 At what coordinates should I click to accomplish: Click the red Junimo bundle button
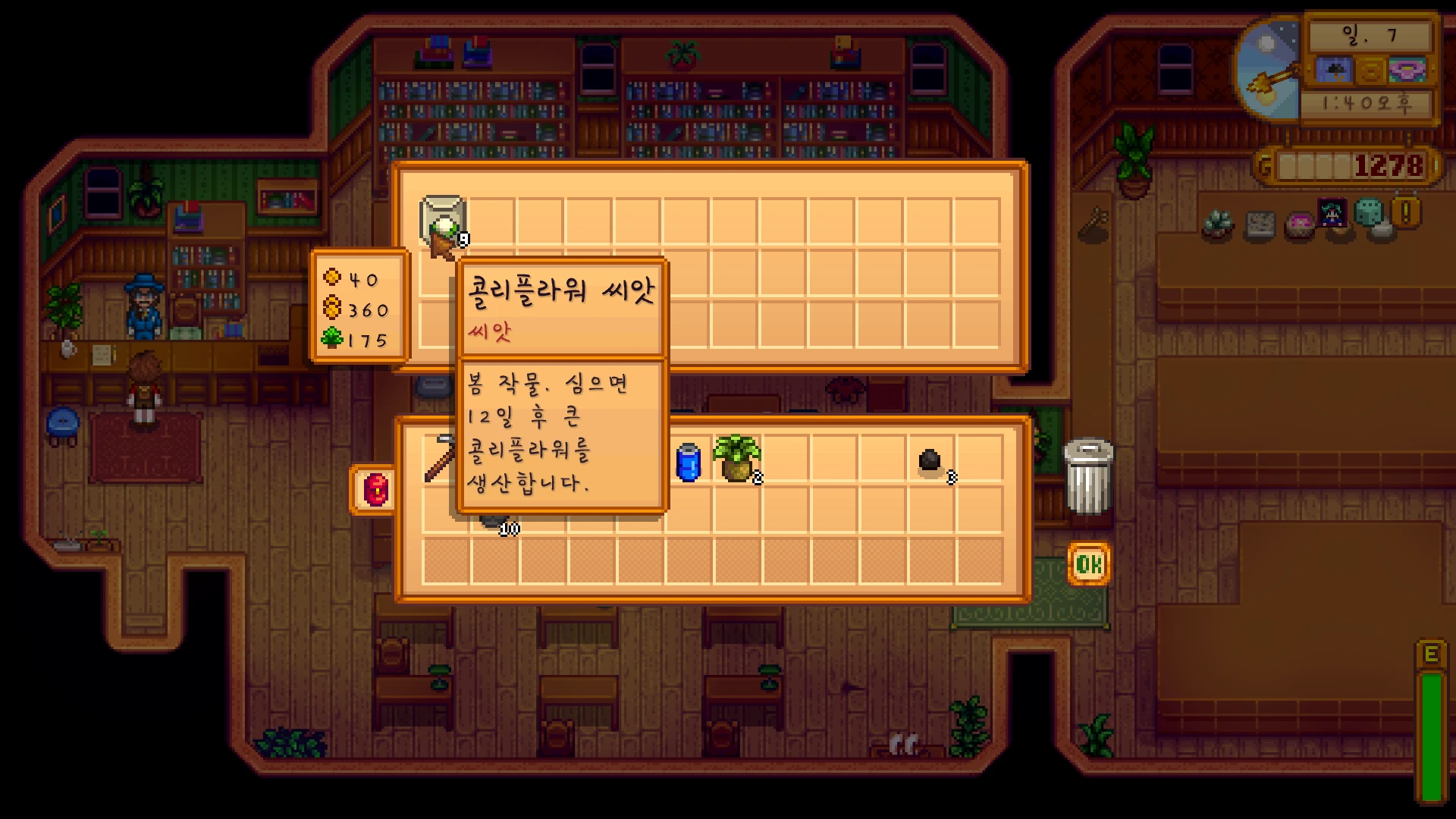tap(375, 489)
